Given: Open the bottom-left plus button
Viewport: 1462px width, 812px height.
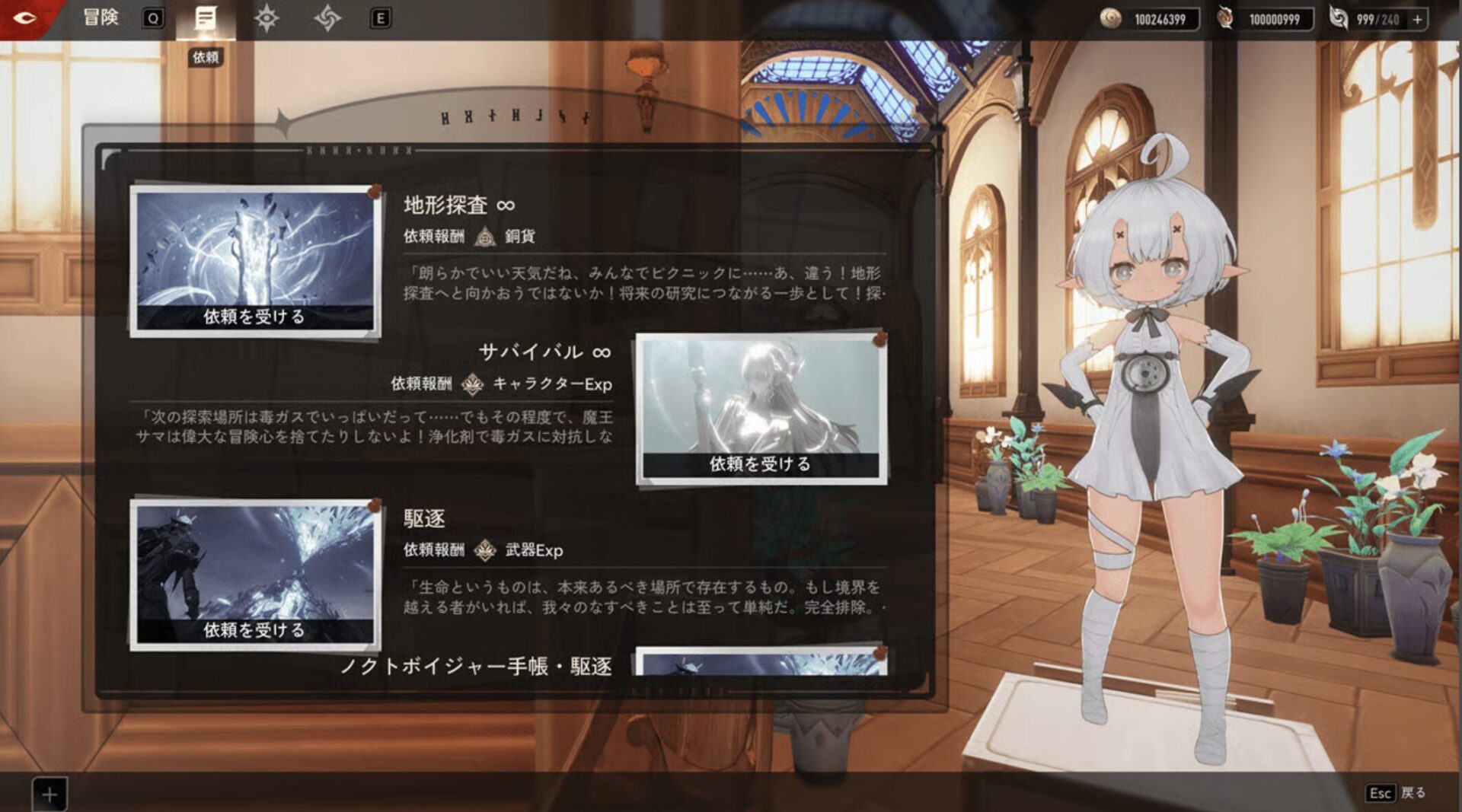Looking at the screenshot, I should [x=49, y=794].
